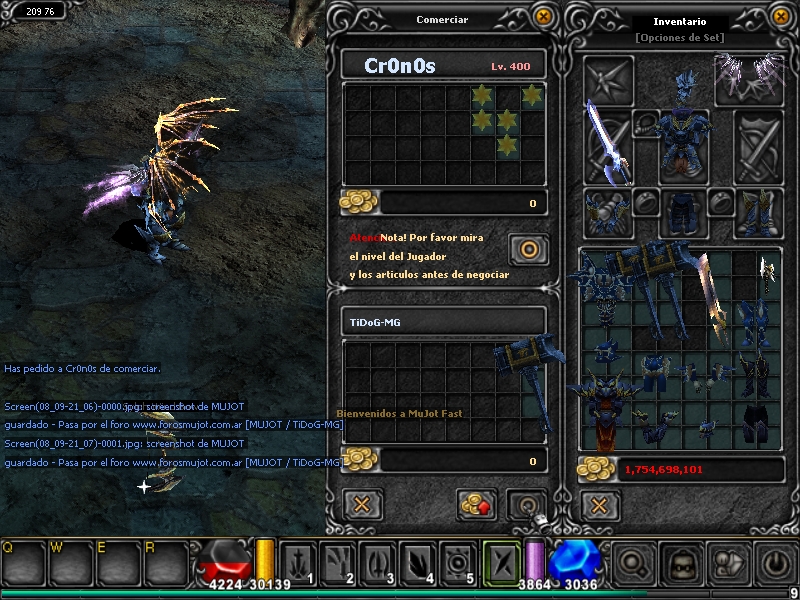Click Cr0n0s's trade accept indicator button
The height and width of the screenshot is (600, 800).
pyautogui.click(x=527, y=248)
